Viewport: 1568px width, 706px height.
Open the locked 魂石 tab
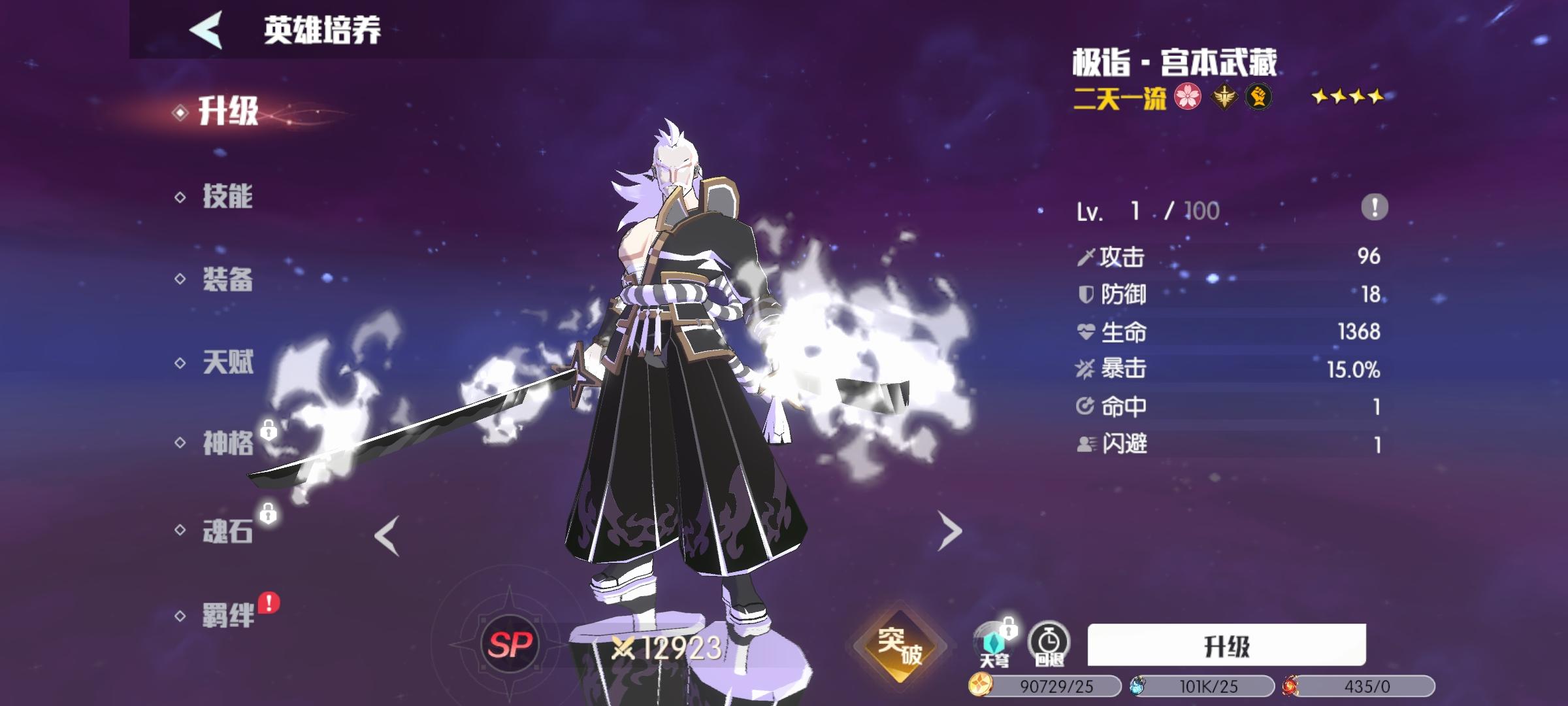click(227, 531)
